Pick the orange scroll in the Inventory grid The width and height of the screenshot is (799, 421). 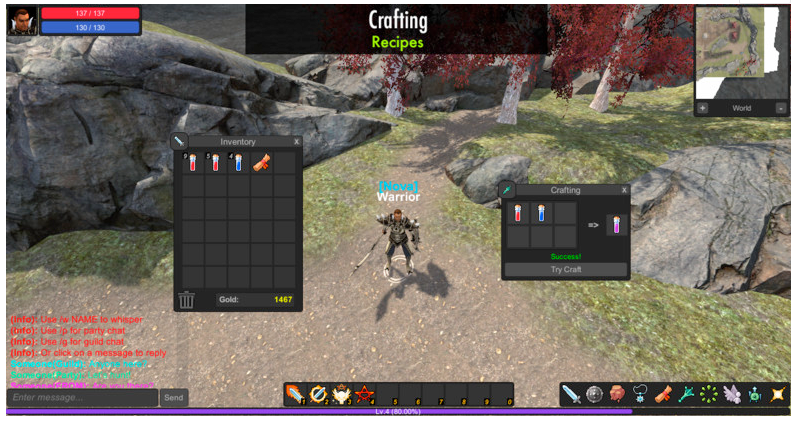(x=261, y=163)
